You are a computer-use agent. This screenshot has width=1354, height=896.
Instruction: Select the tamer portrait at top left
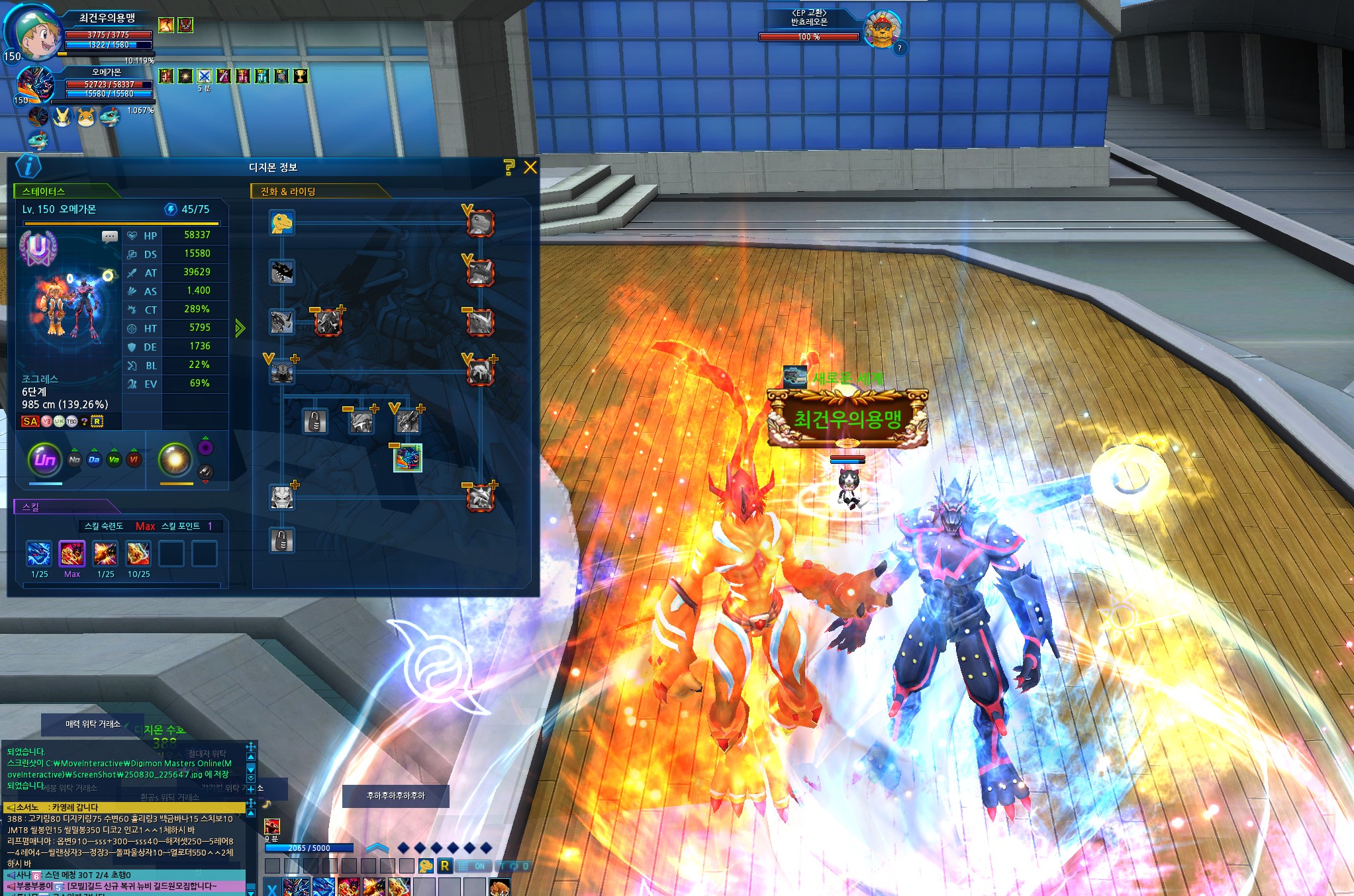point(34,33)
